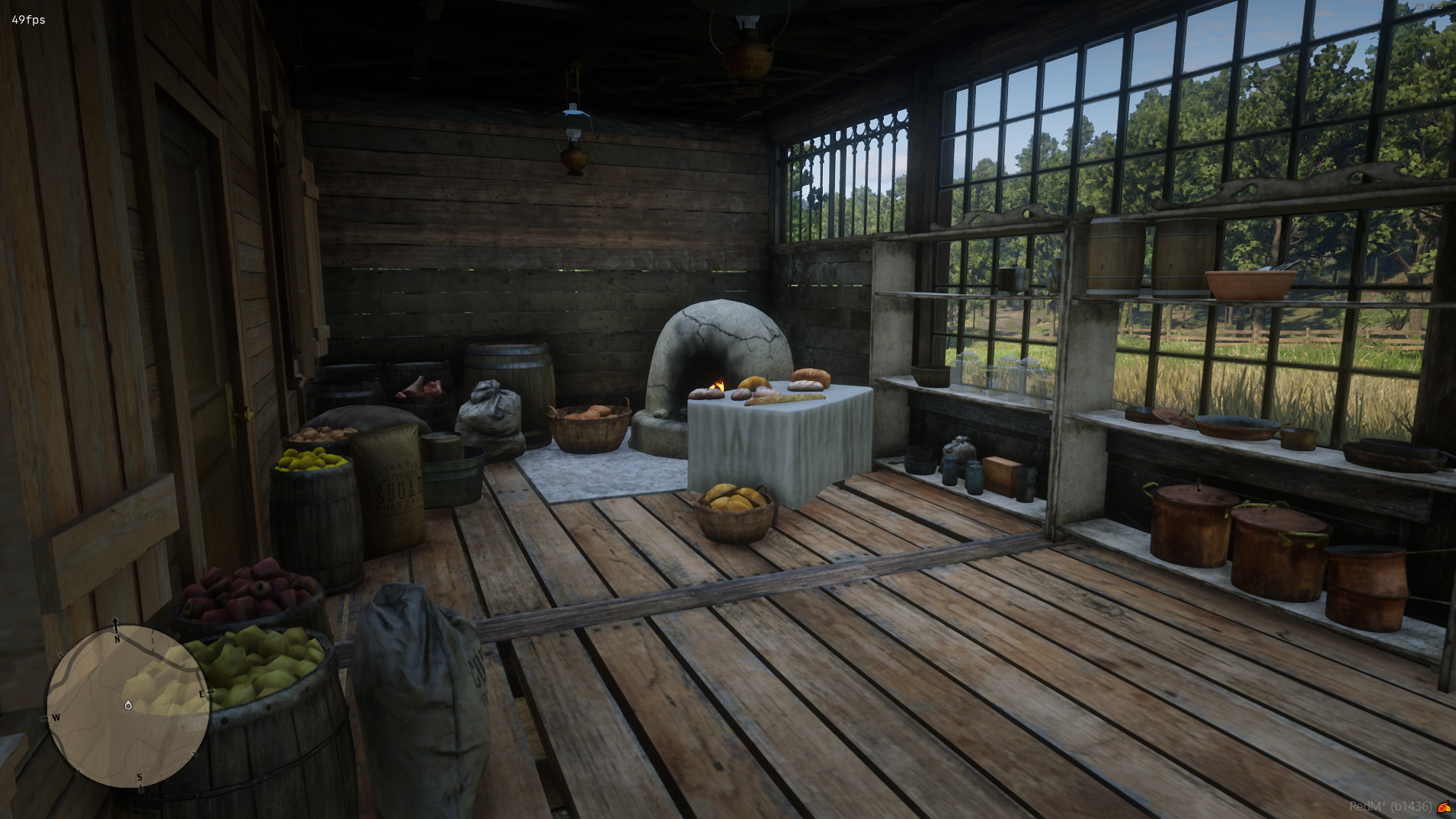Click the W compass letter on the minimap
This screenshot has width=1456, height=819.
pyautogui.click(x=56, y=717)
